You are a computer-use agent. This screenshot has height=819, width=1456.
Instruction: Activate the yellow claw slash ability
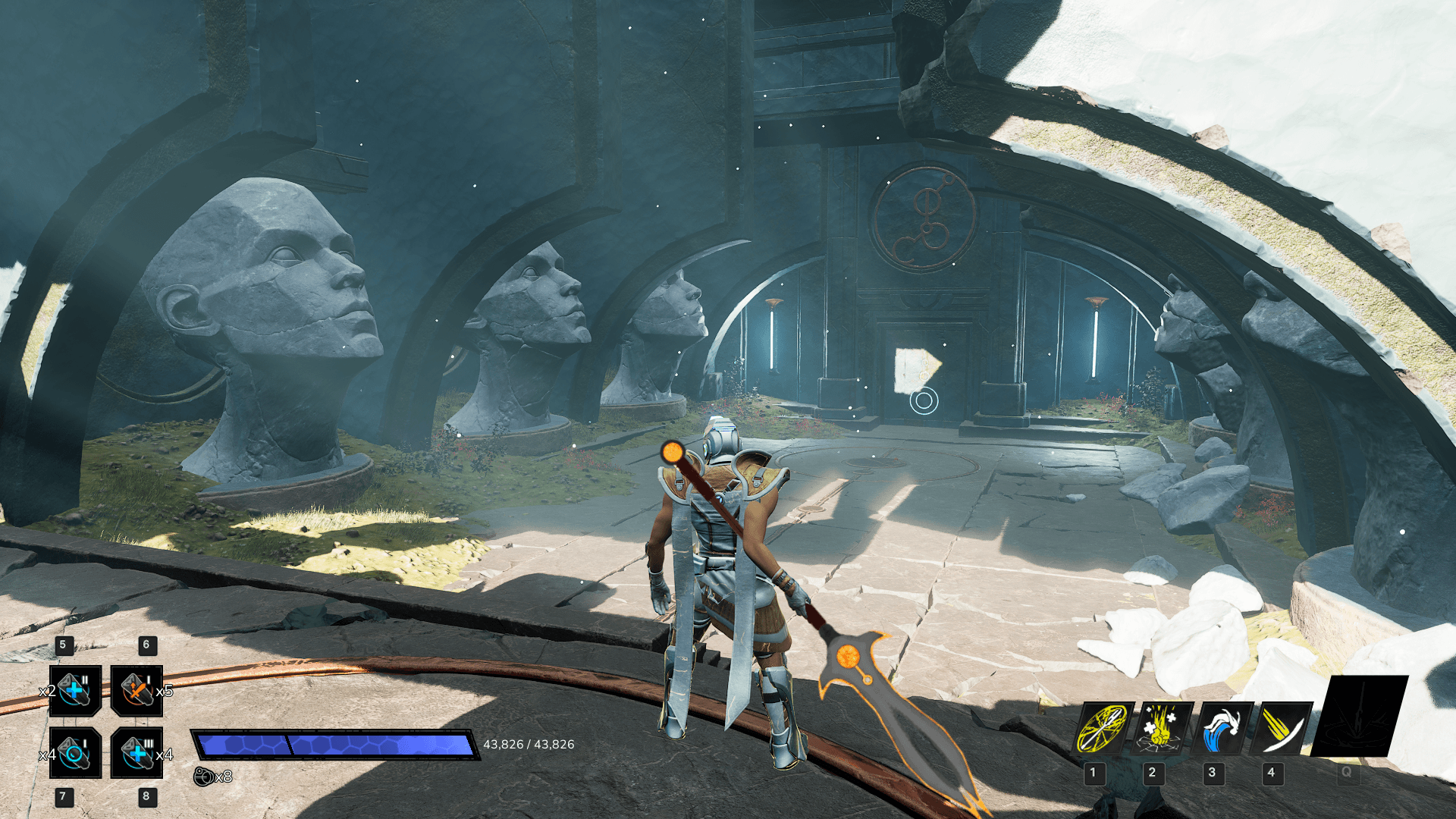coord(1283,728)
